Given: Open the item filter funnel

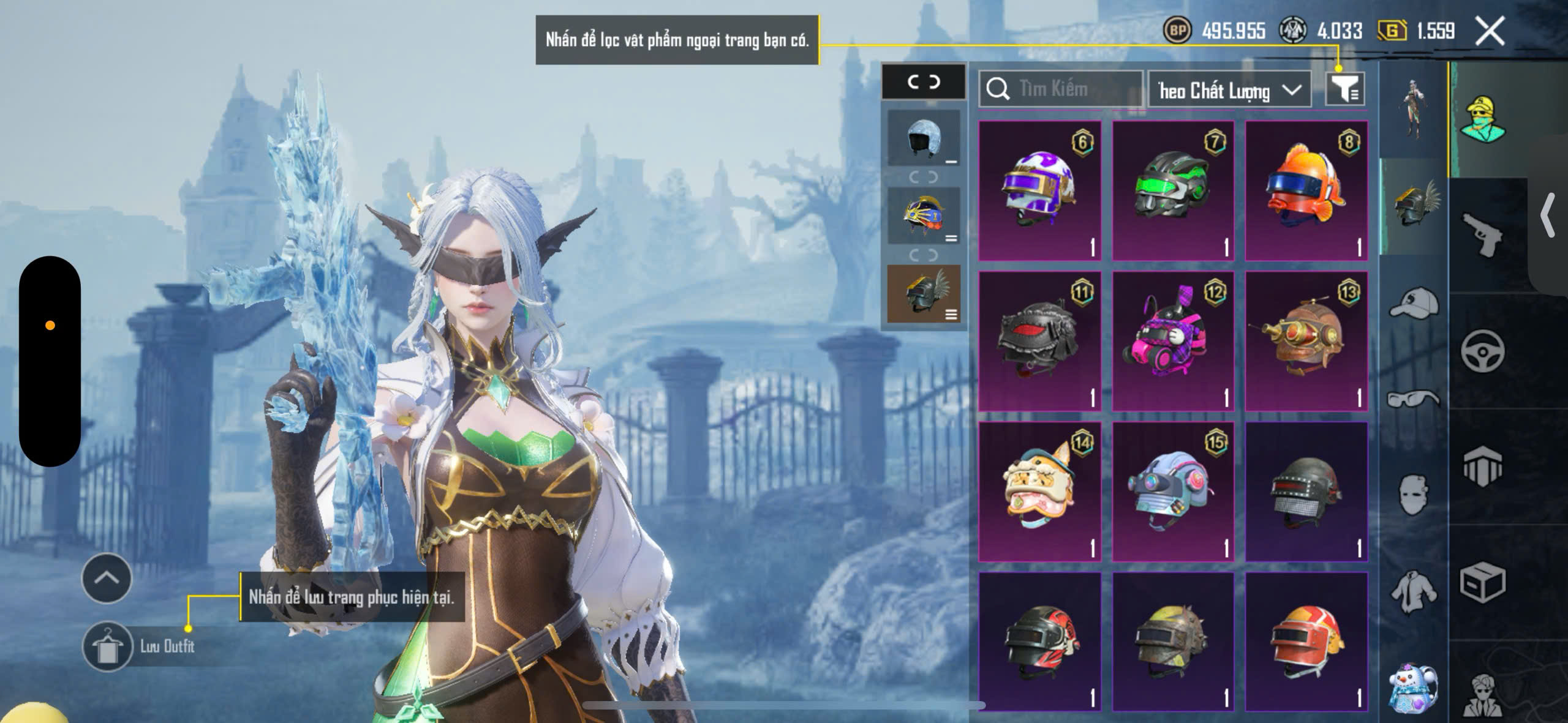Looking at the screenshot, I should click(1344, 90).
